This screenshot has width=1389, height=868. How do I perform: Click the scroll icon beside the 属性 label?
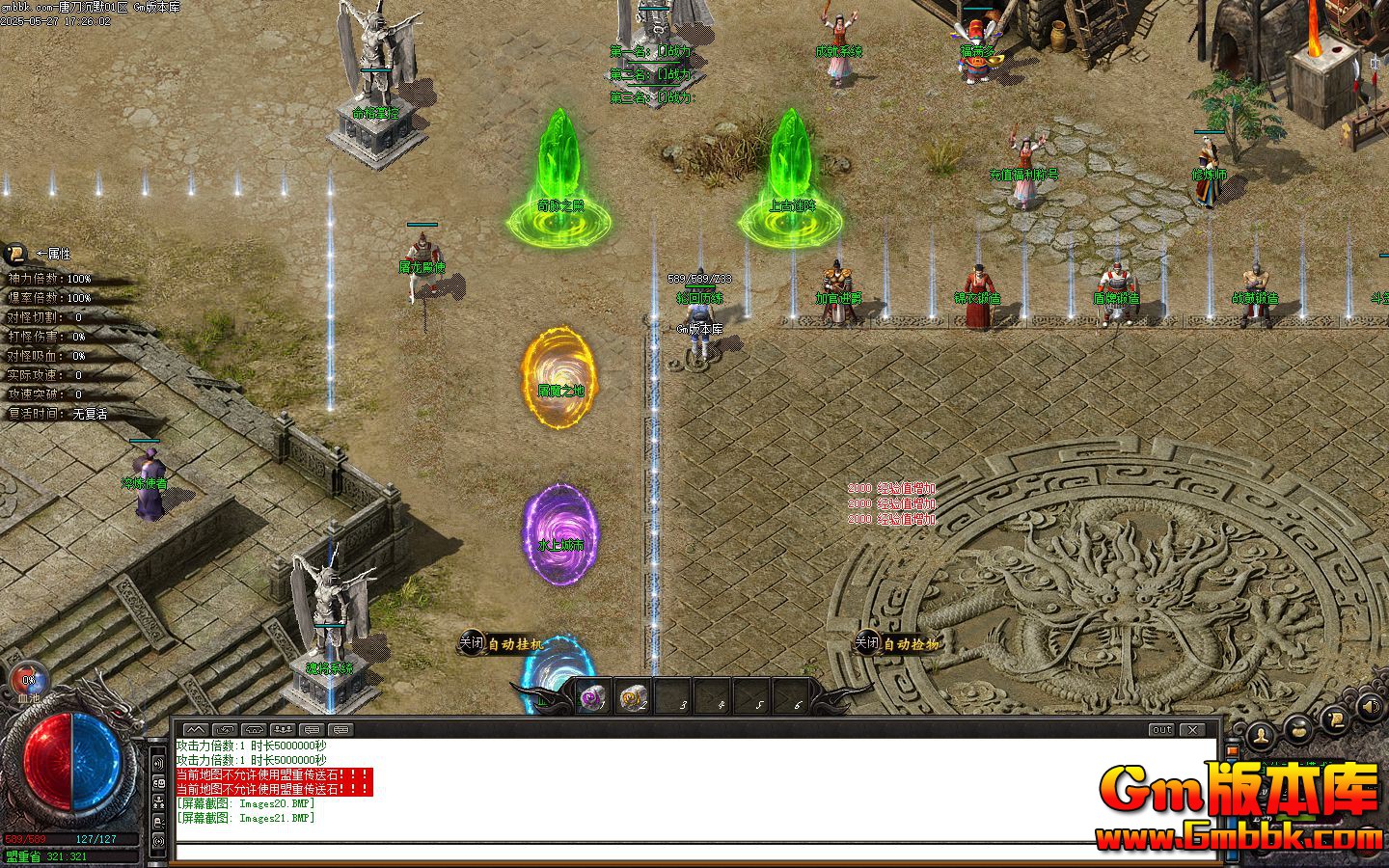coord(15,254)
